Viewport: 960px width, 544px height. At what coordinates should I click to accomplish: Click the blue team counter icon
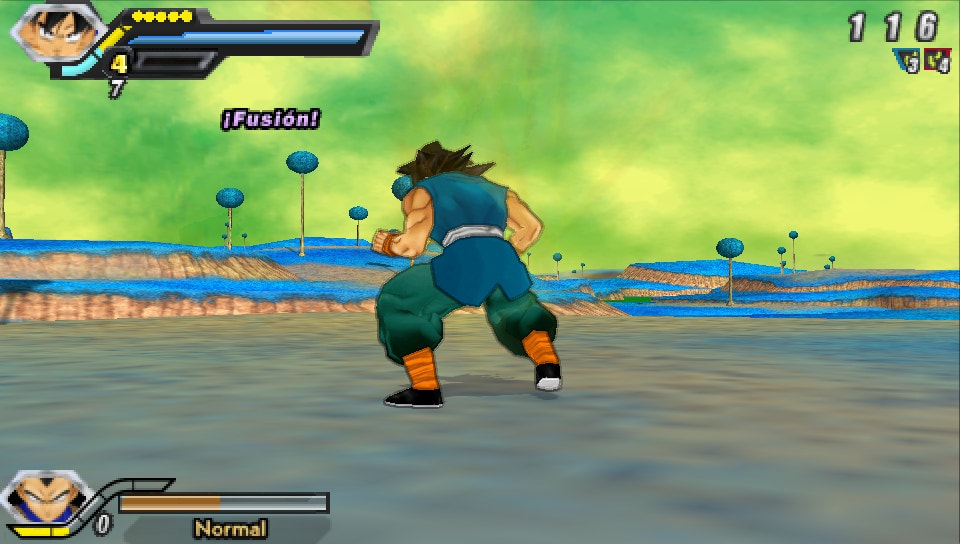pyautogui.click(x=909, y=61)
